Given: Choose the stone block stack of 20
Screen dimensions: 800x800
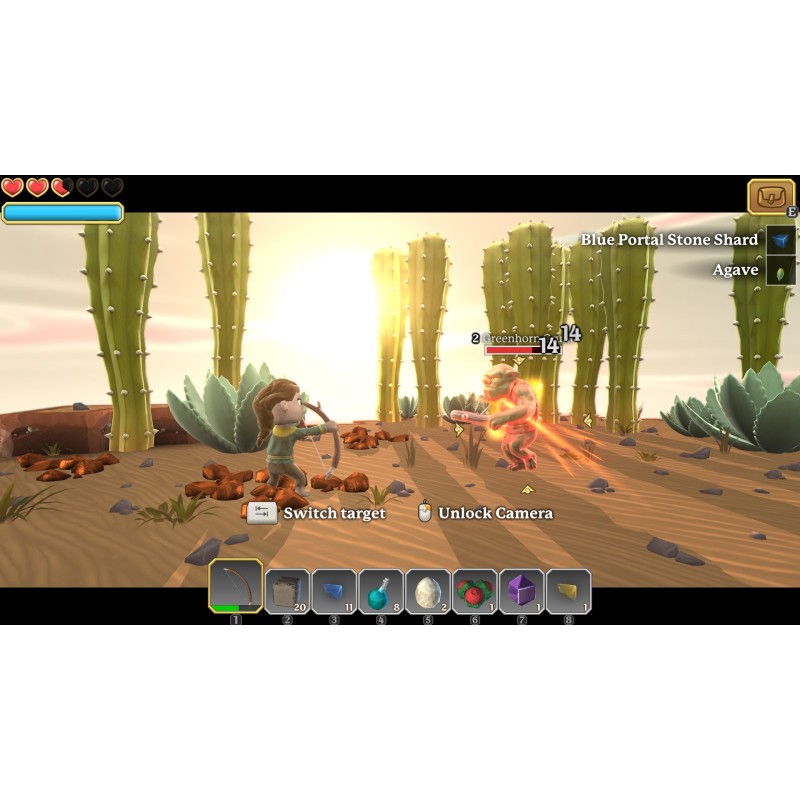Looking at the screenshot, I should [x=287, y=591].
